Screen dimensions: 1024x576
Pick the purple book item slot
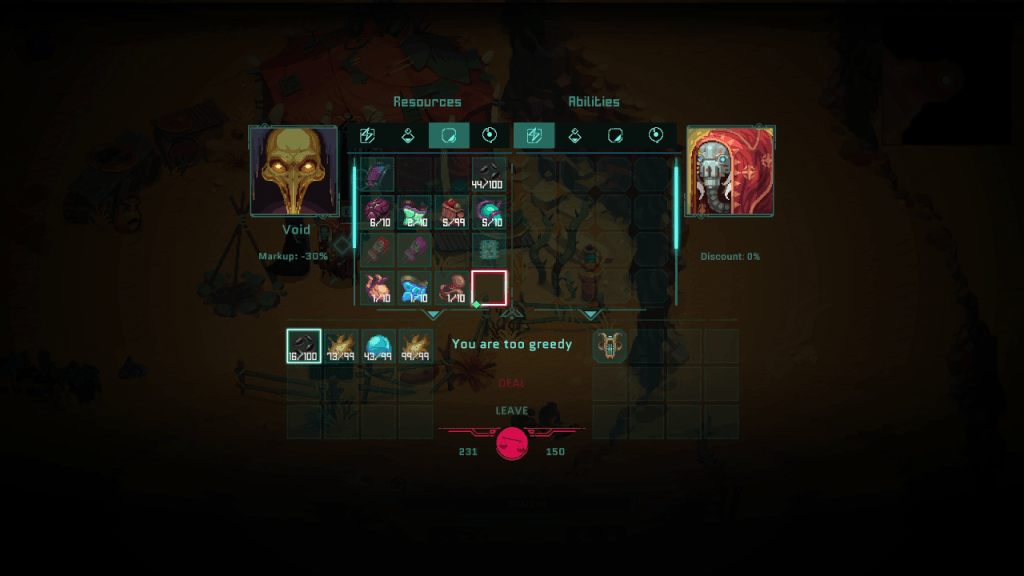(378, 175)
